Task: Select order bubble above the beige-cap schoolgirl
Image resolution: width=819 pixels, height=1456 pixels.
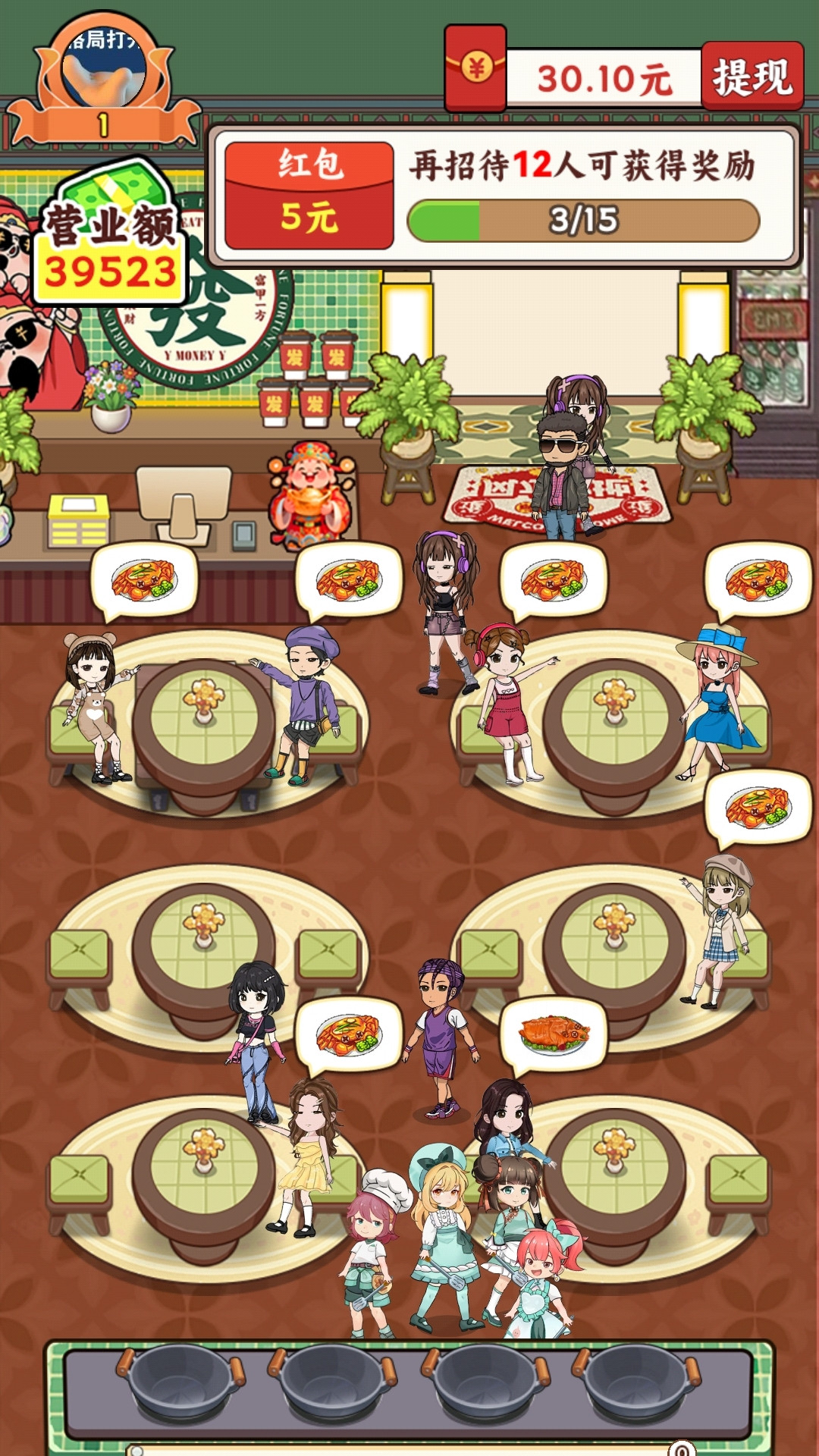Action: [758, 807]
